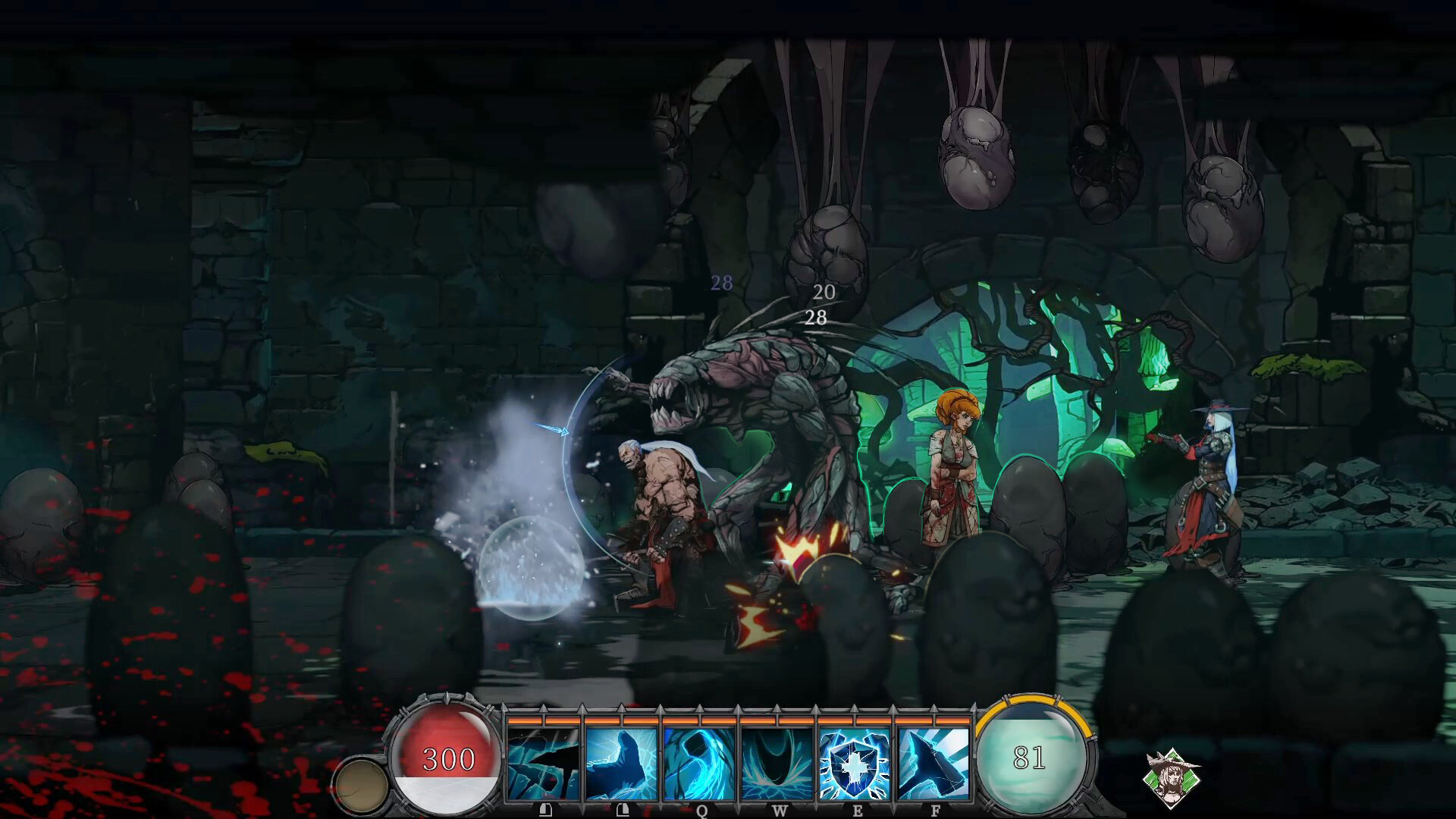Activate the hammer strike ability

544,764
